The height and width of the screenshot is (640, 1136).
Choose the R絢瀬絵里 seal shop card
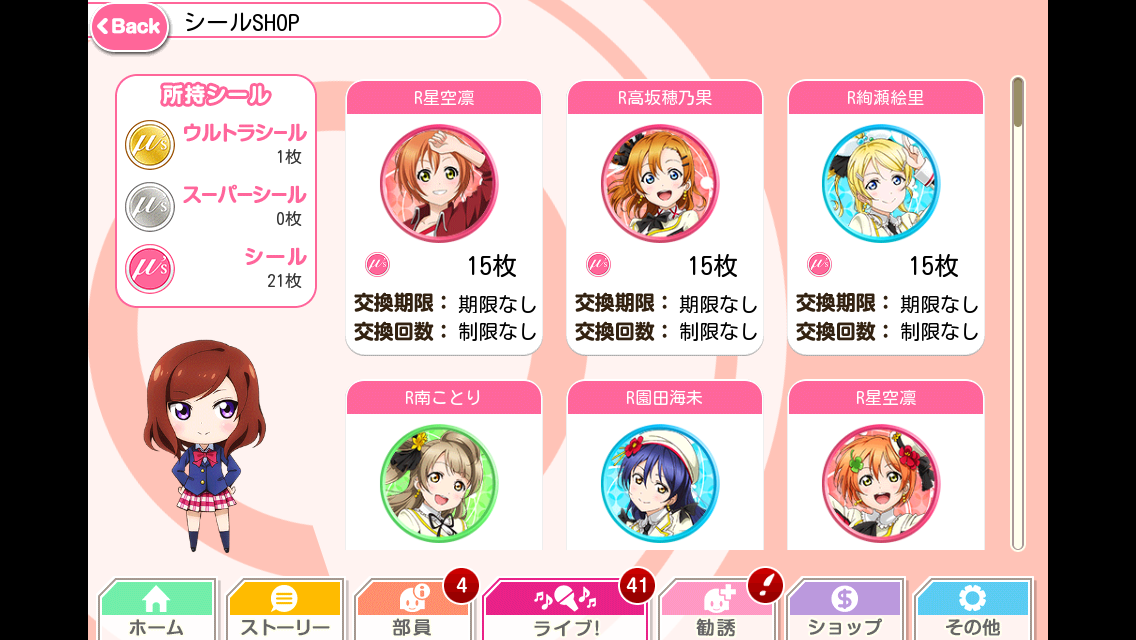pyautogui.click(x=885, y=216)
